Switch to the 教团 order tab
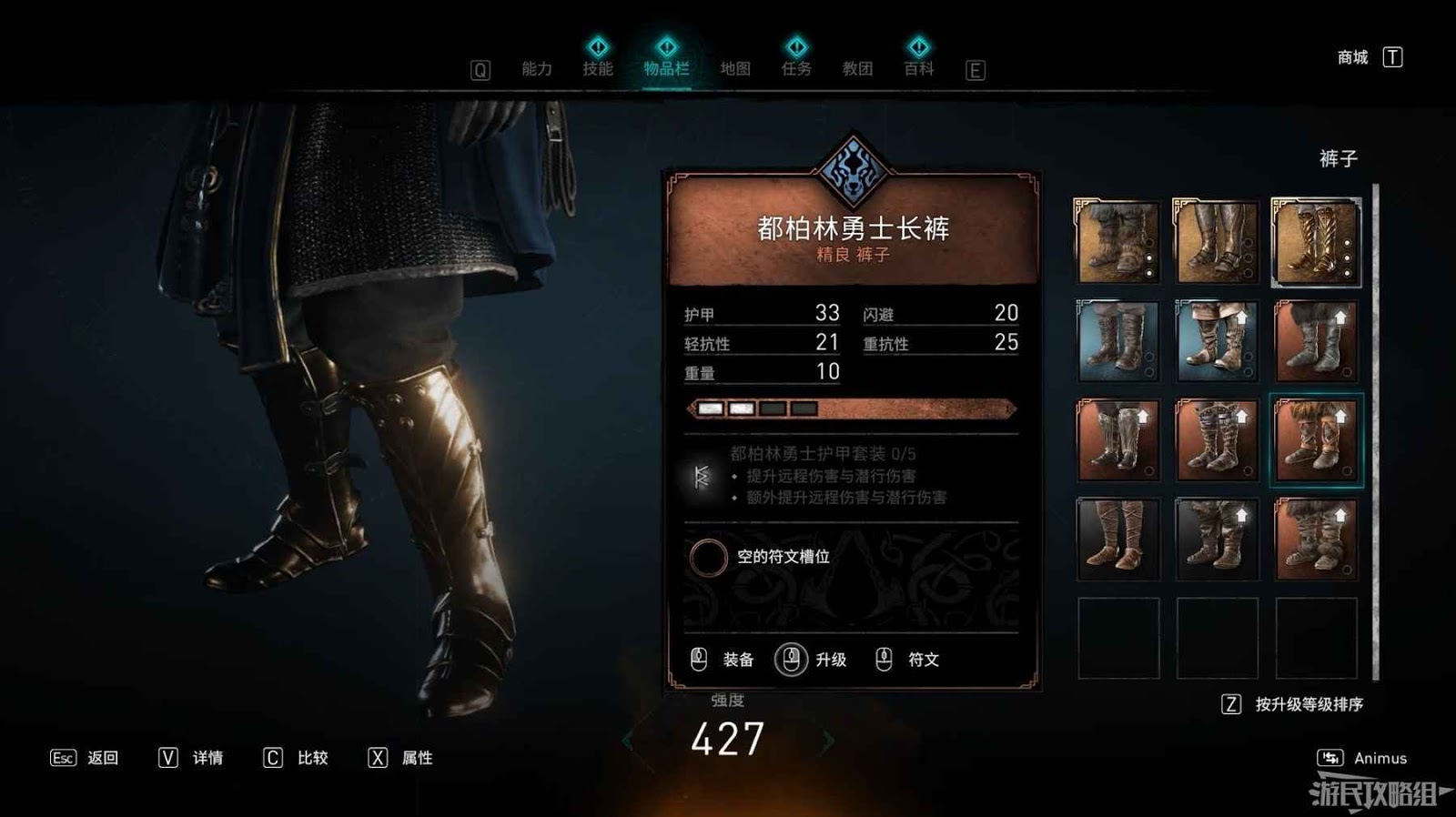Screen dimensions: 1456x817 pyautogui.click(x=857, y=69)
